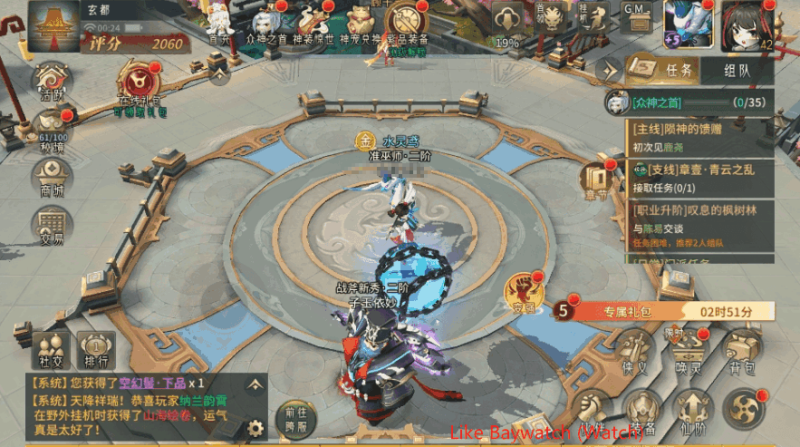Collapse the quest panel with the arrow button
Image resolution: width=800 pixels, height=447 pixels.
609,70
